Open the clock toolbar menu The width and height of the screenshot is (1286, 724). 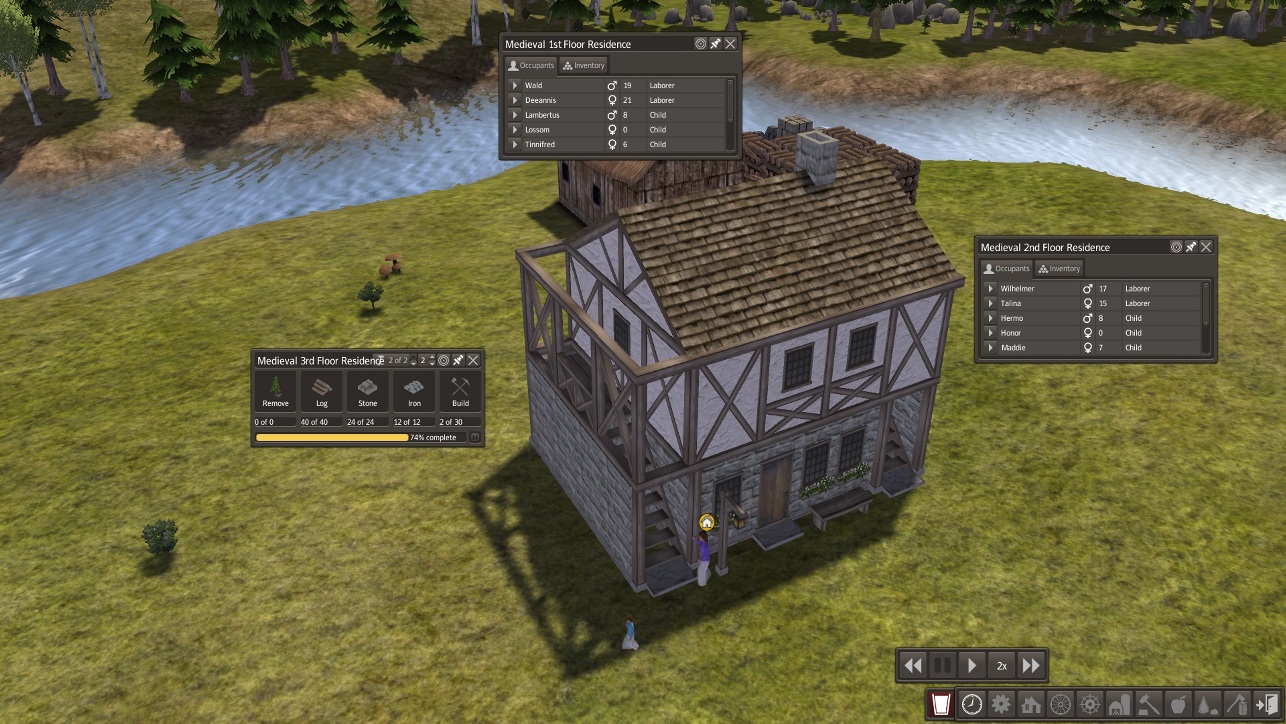(x=971, y=704)
